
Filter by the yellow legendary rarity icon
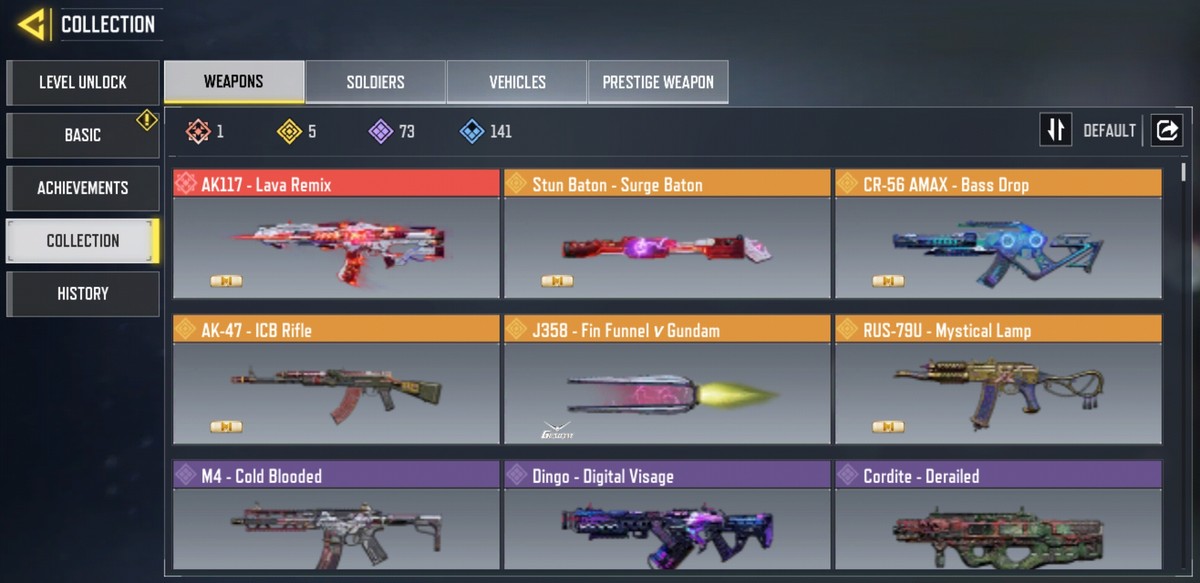tap(290, 131)
